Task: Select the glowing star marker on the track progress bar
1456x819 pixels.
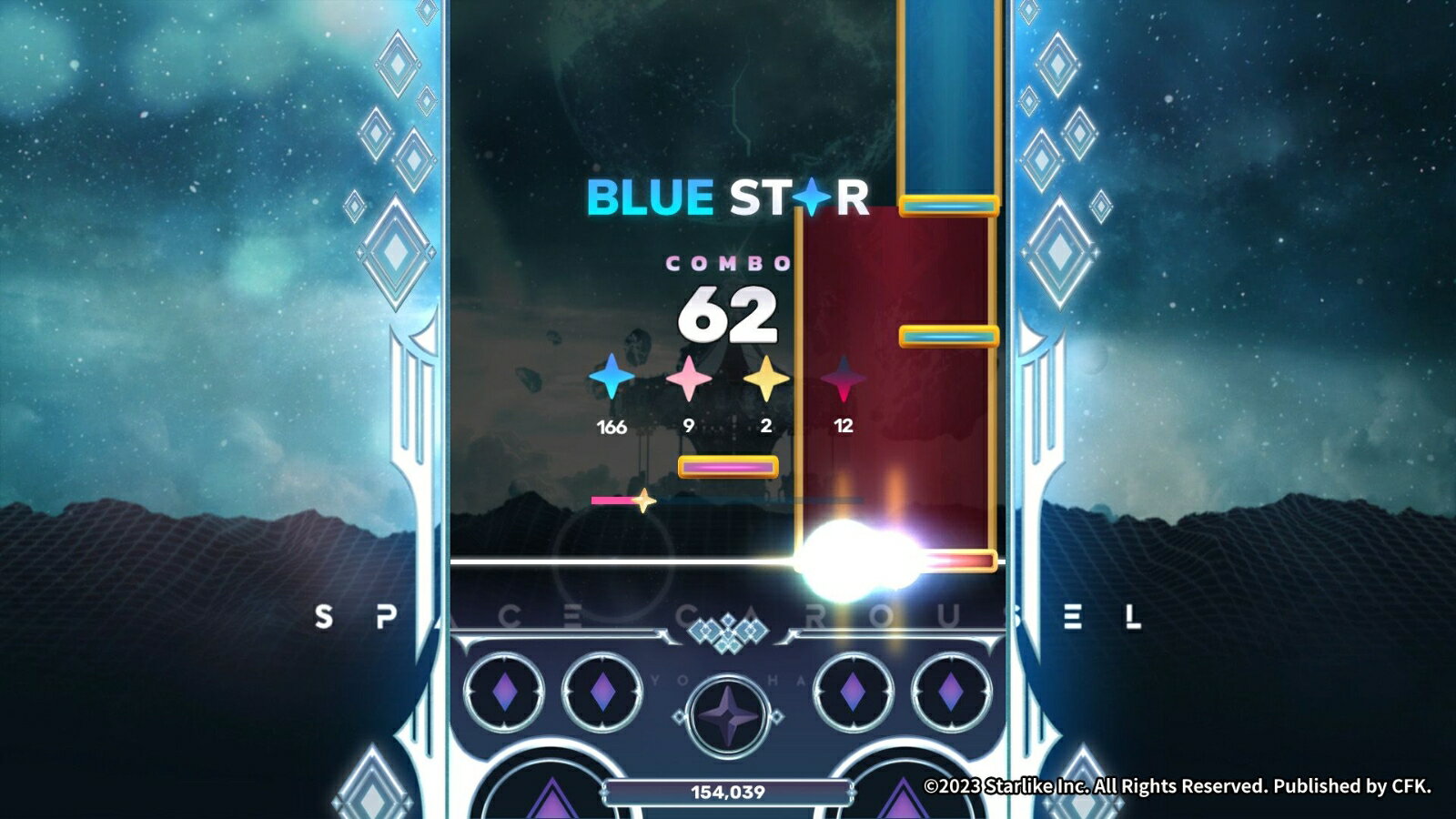Action: click(645, 500)
